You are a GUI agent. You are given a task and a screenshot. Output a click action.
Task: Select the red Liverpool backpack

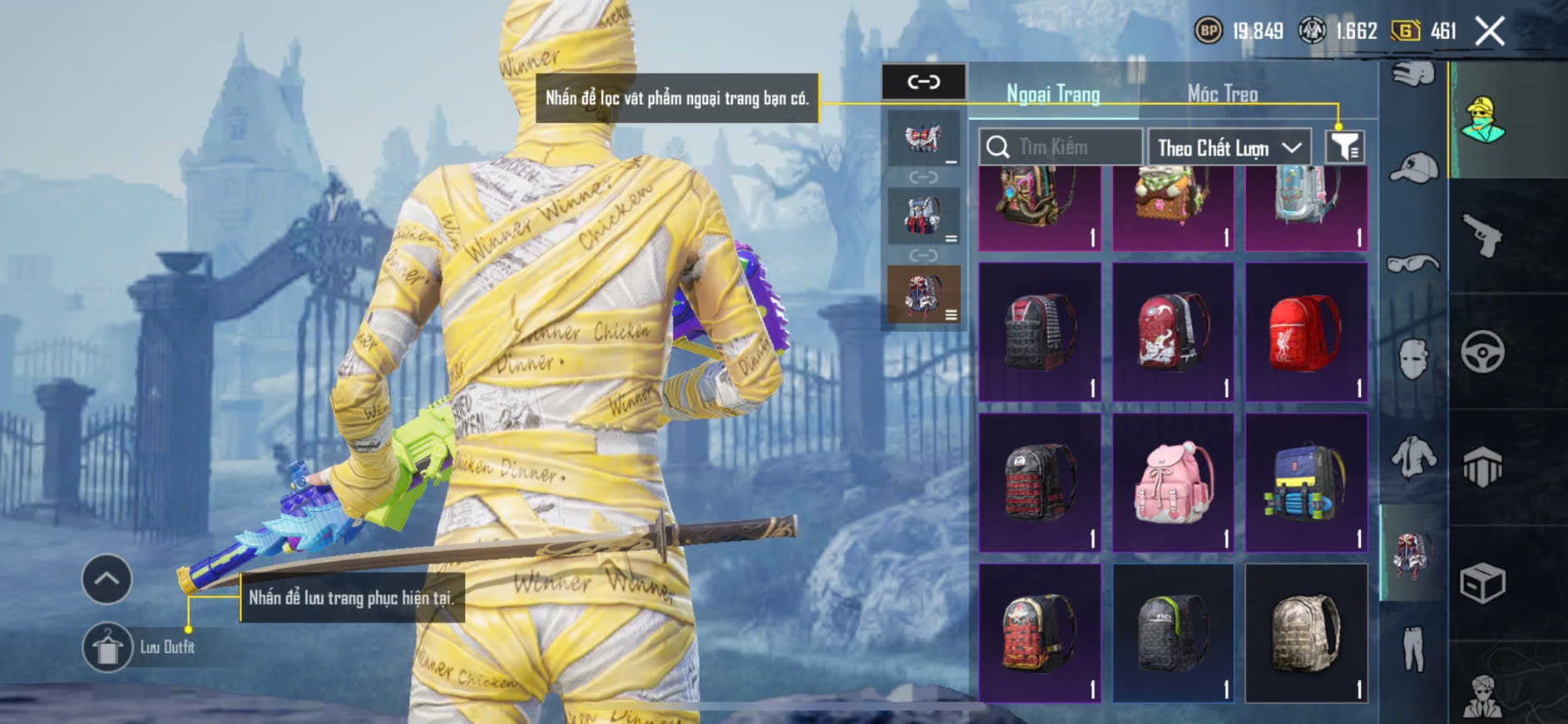point(1306,333)
